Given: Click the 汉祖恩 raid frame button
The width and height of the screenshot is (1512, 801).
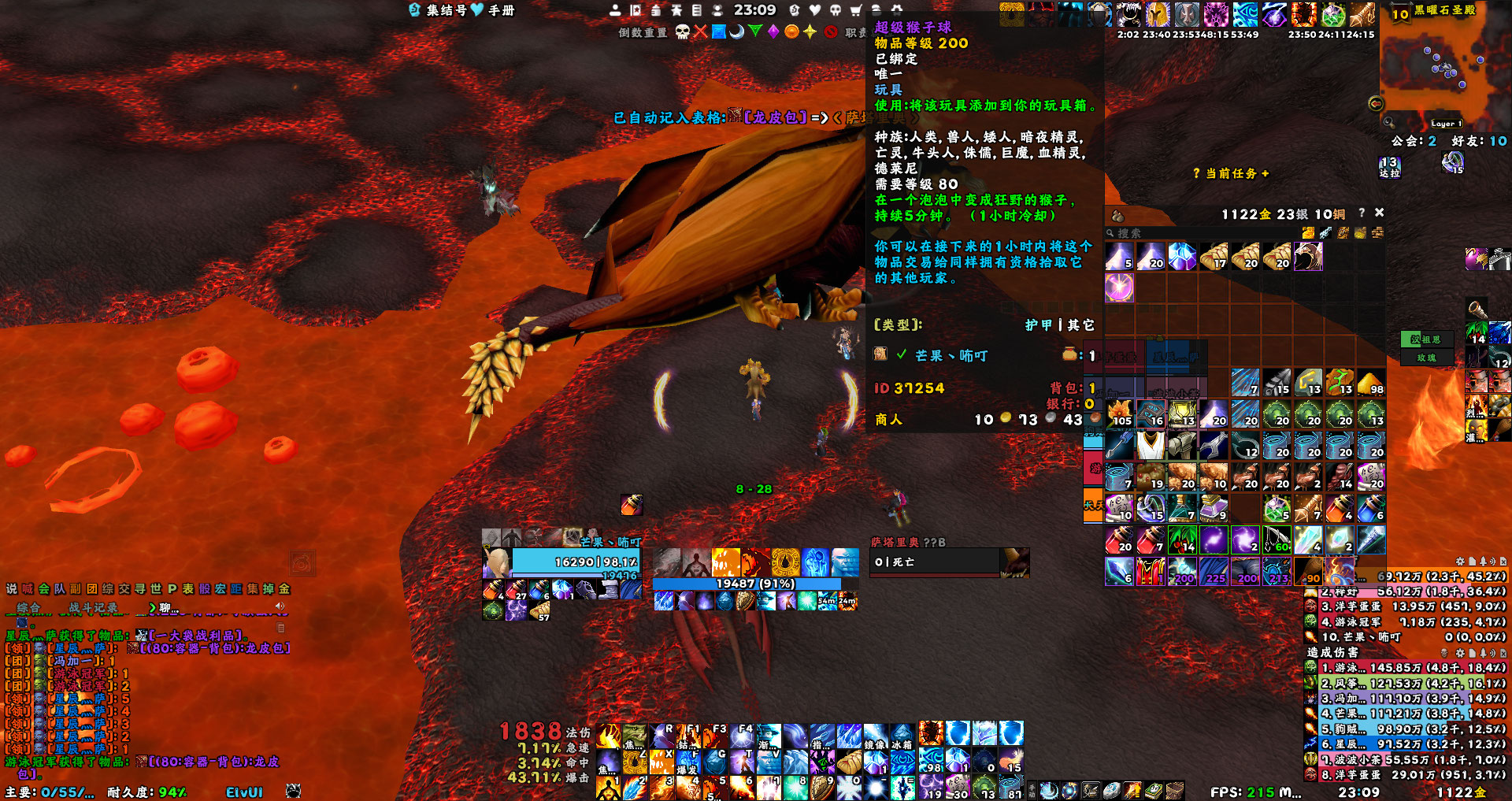Looking at the screenshot, I should [1426, 339].
